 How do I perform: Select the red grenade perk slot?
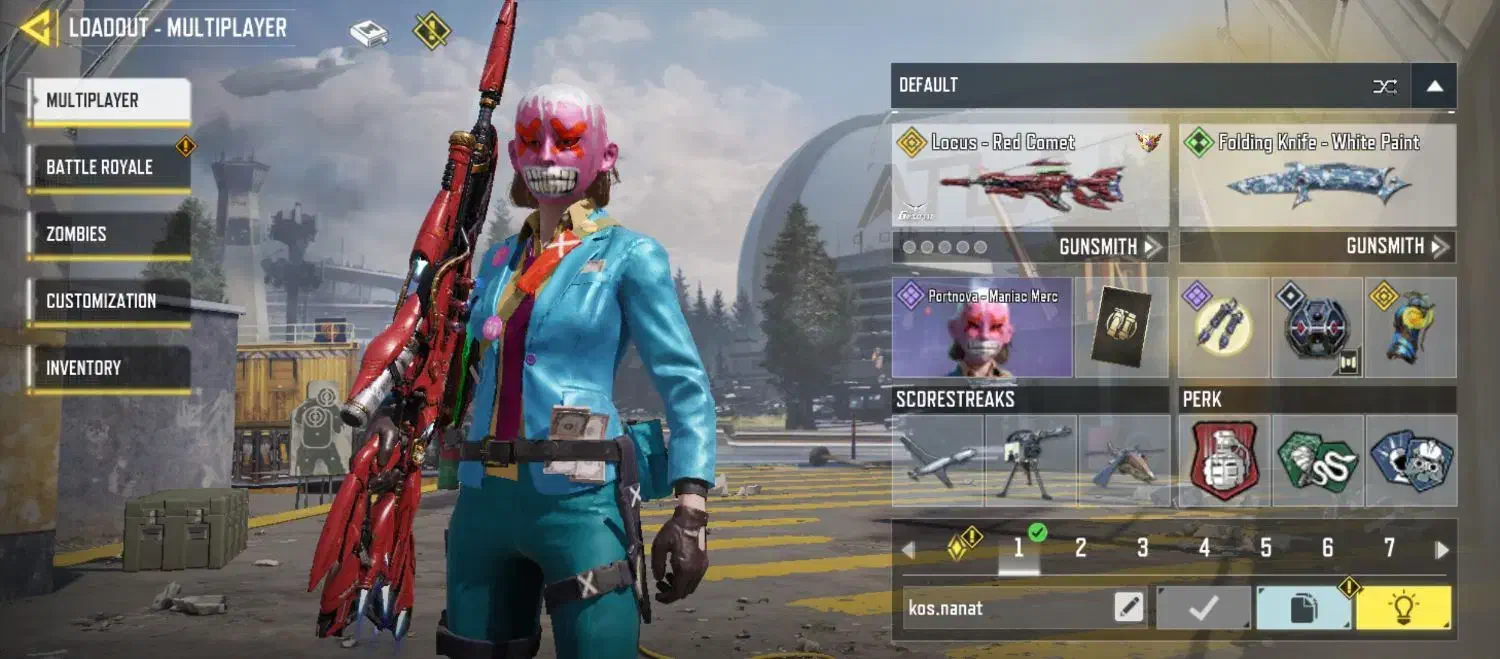[x=1224, y=461]
